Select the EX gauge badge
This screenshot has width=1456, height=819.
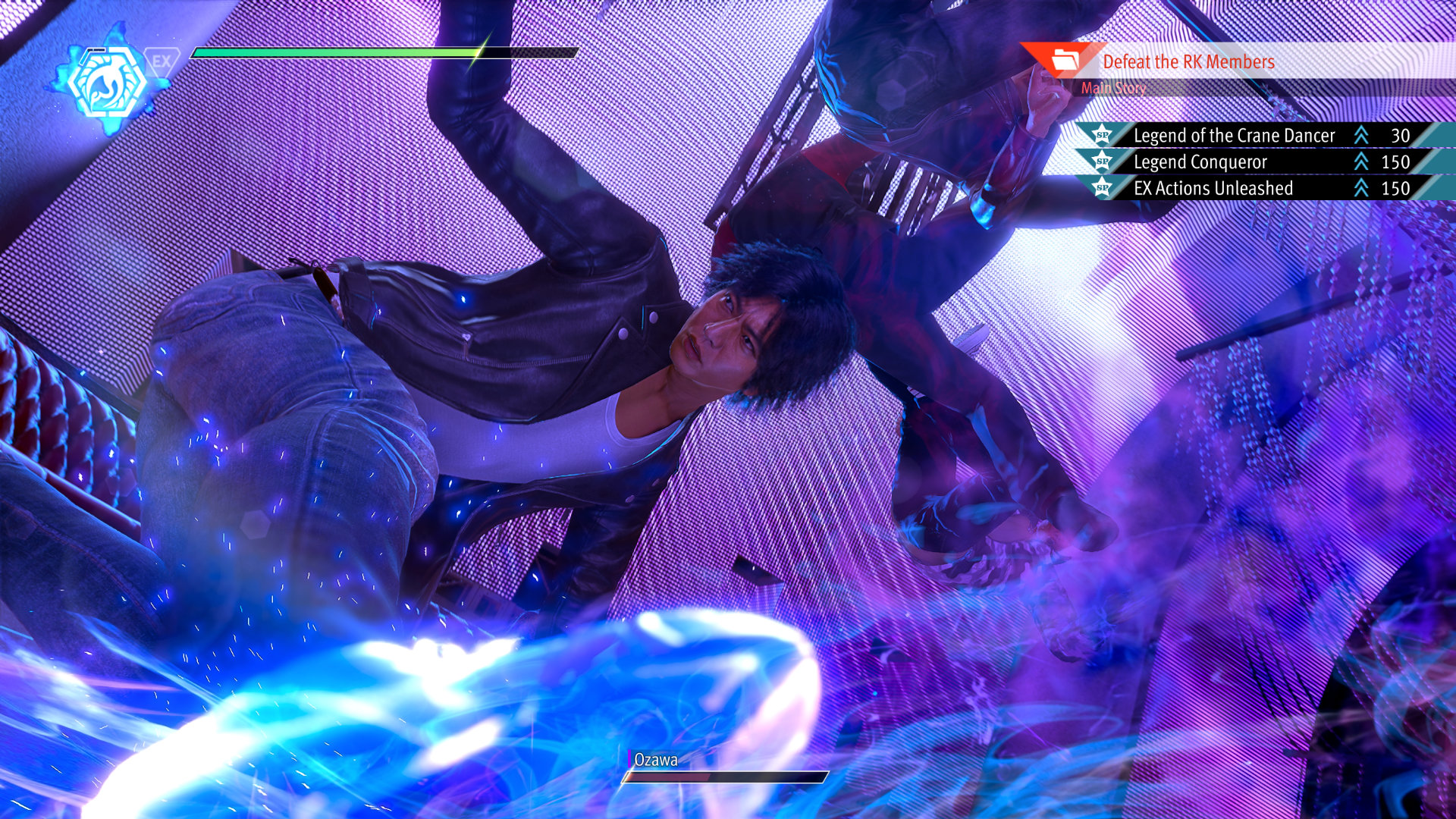coord(162,61)
